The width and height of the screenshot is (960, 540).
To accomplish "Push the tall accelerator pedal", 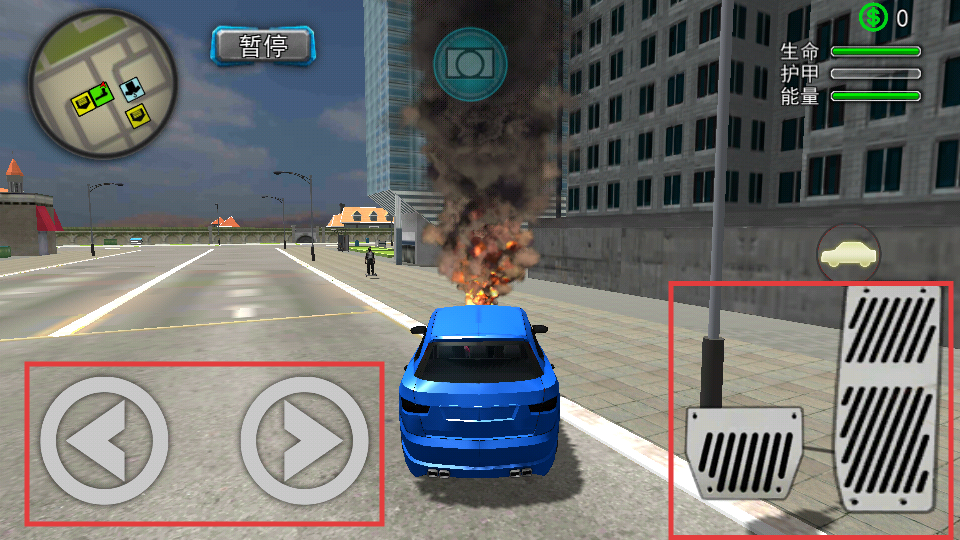I will 889,396.
